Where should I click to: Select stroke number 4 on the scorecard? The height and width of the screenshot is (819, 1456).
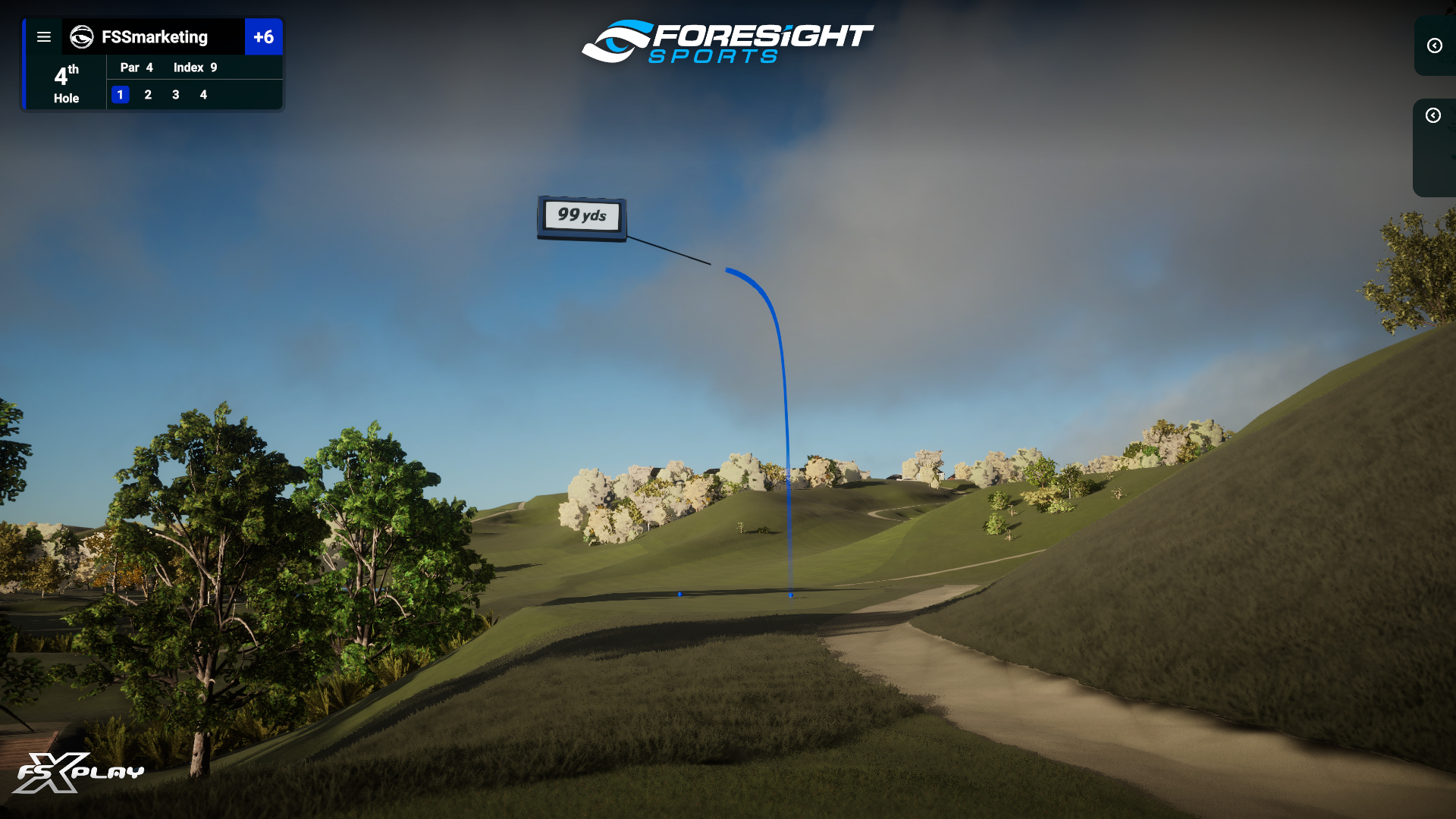pyautogui.click(x=203, y=95)
